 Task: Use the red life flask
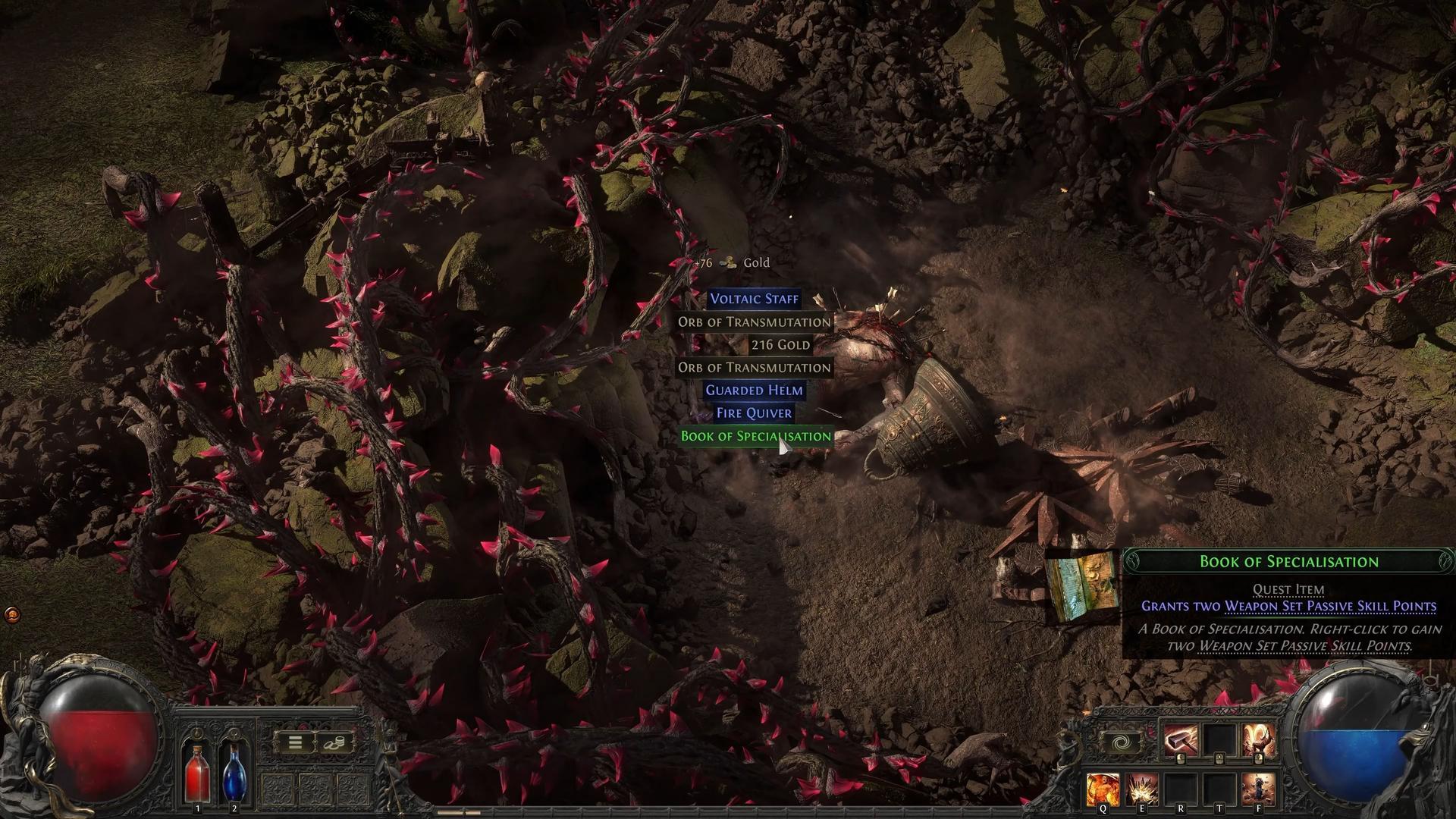point(197,772)
